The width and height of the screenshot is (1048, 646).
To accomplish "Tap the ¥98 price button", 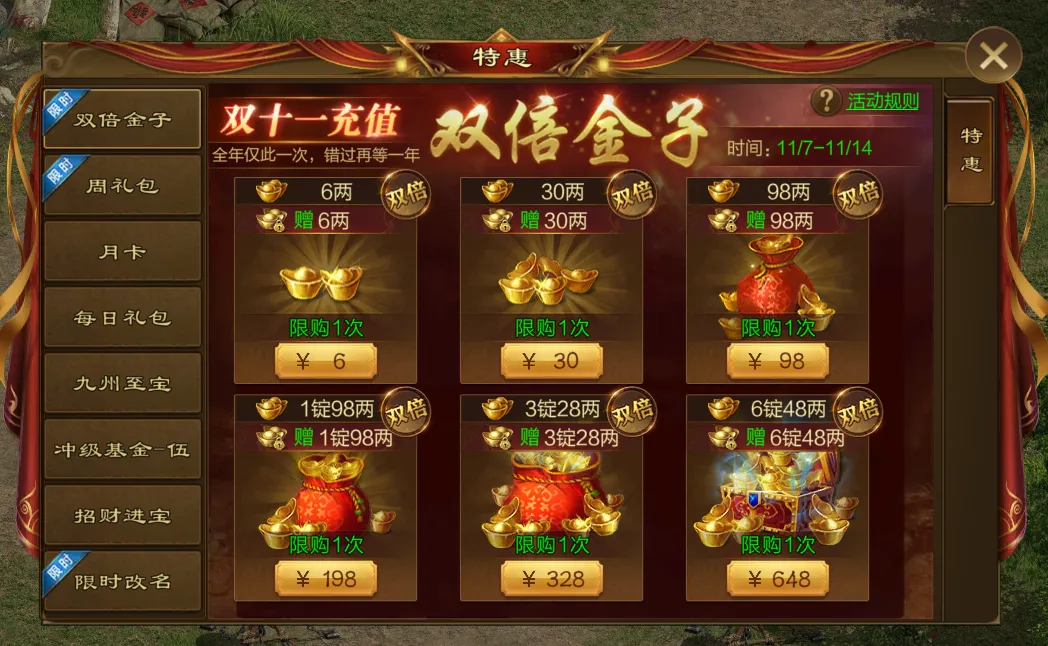I will [x=778, y=361].
